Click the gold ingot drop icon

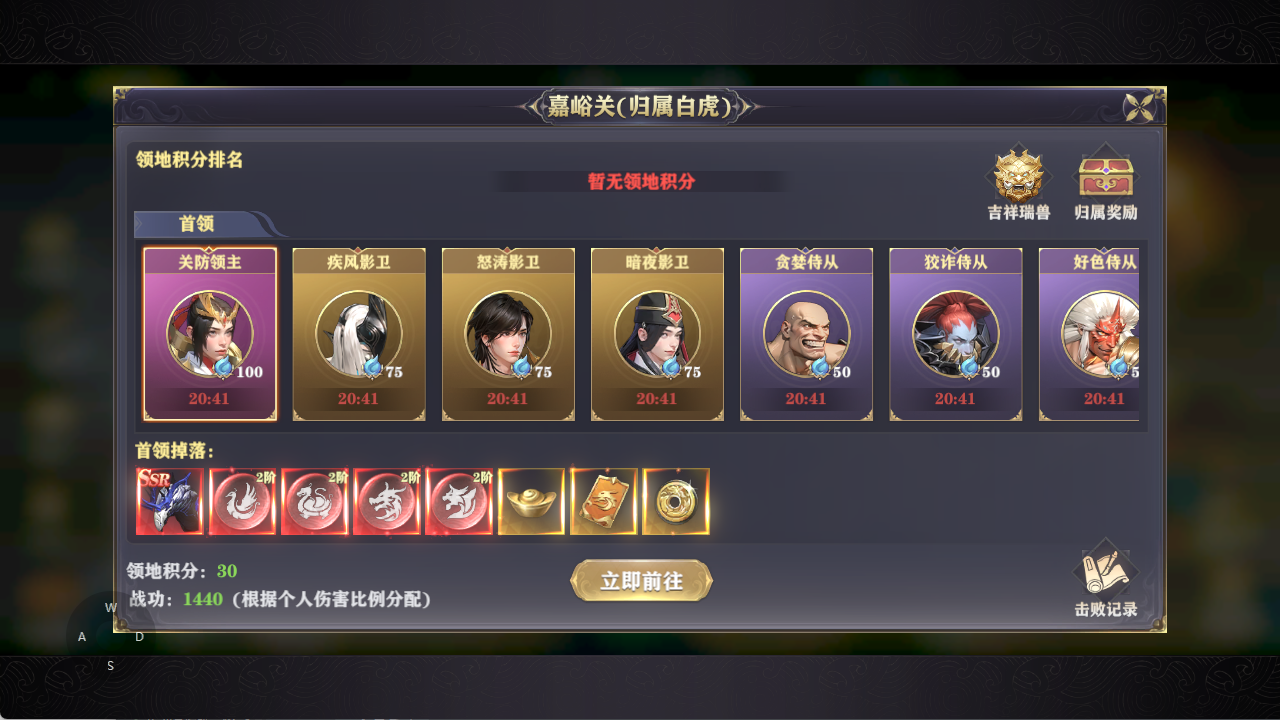click(531, 501)
